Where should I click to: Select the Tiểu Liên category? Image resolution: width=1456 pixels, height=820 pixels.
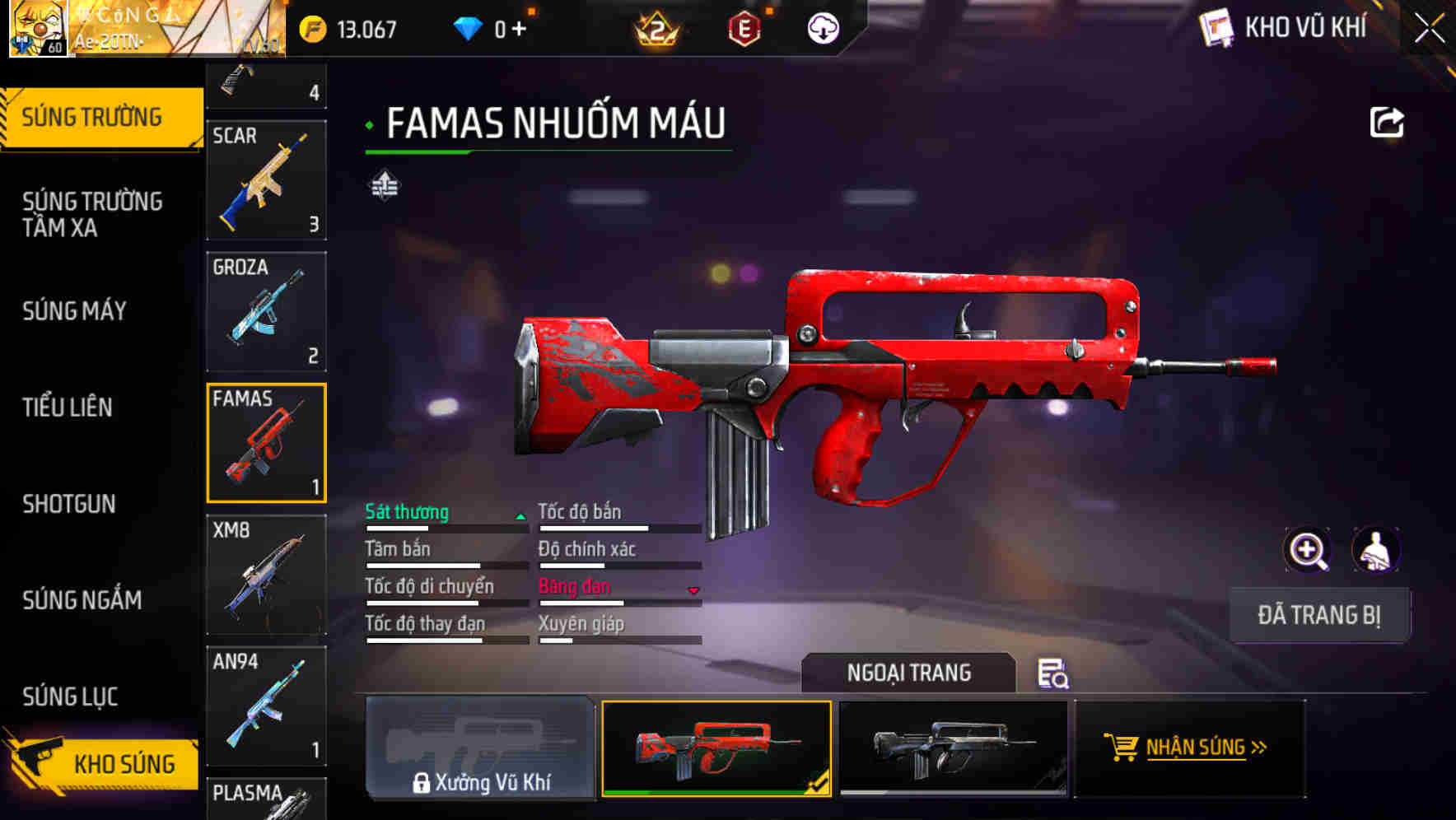[x=68, y=408]
